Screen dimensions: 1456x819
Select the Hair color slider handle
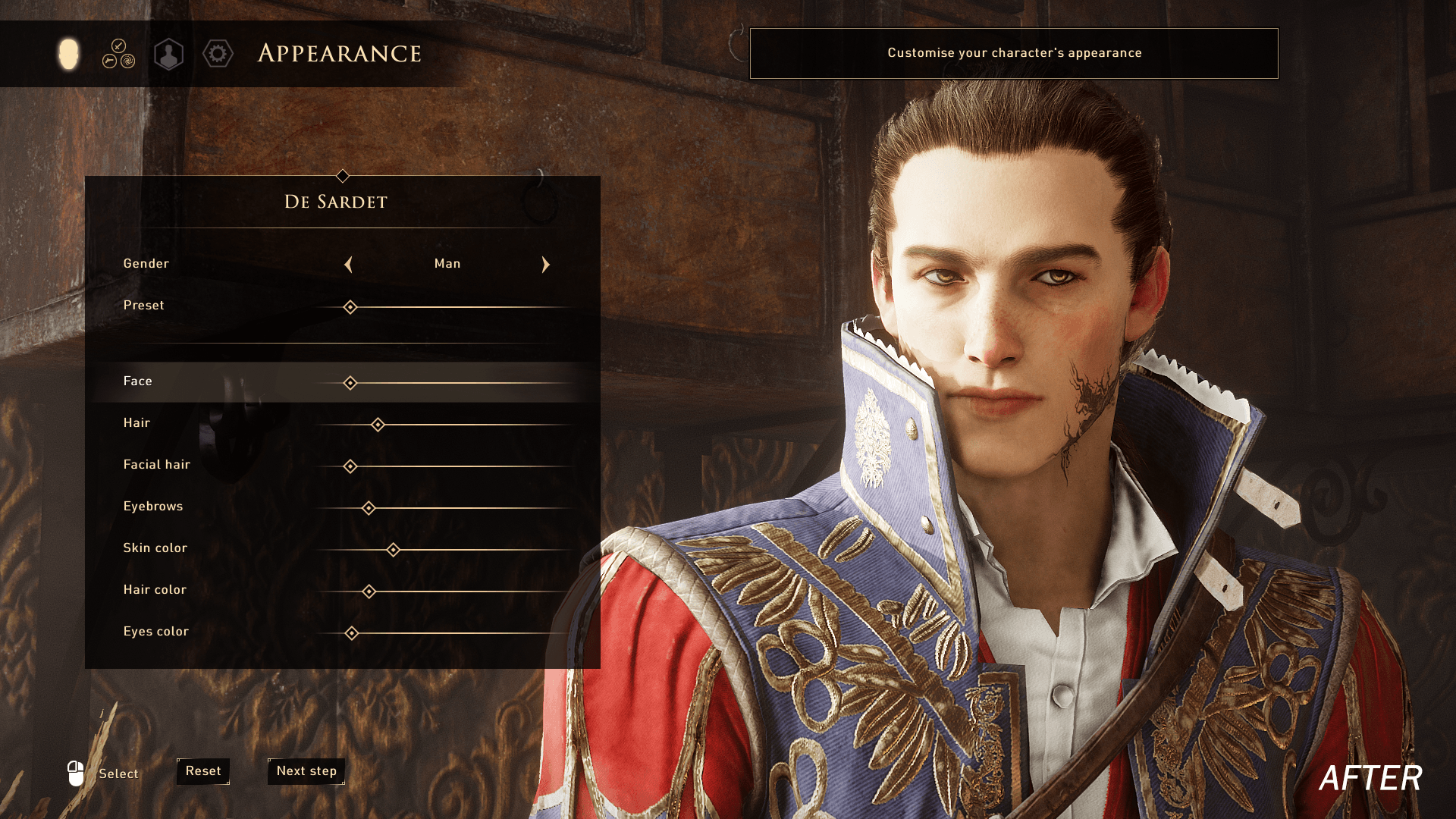369,591
